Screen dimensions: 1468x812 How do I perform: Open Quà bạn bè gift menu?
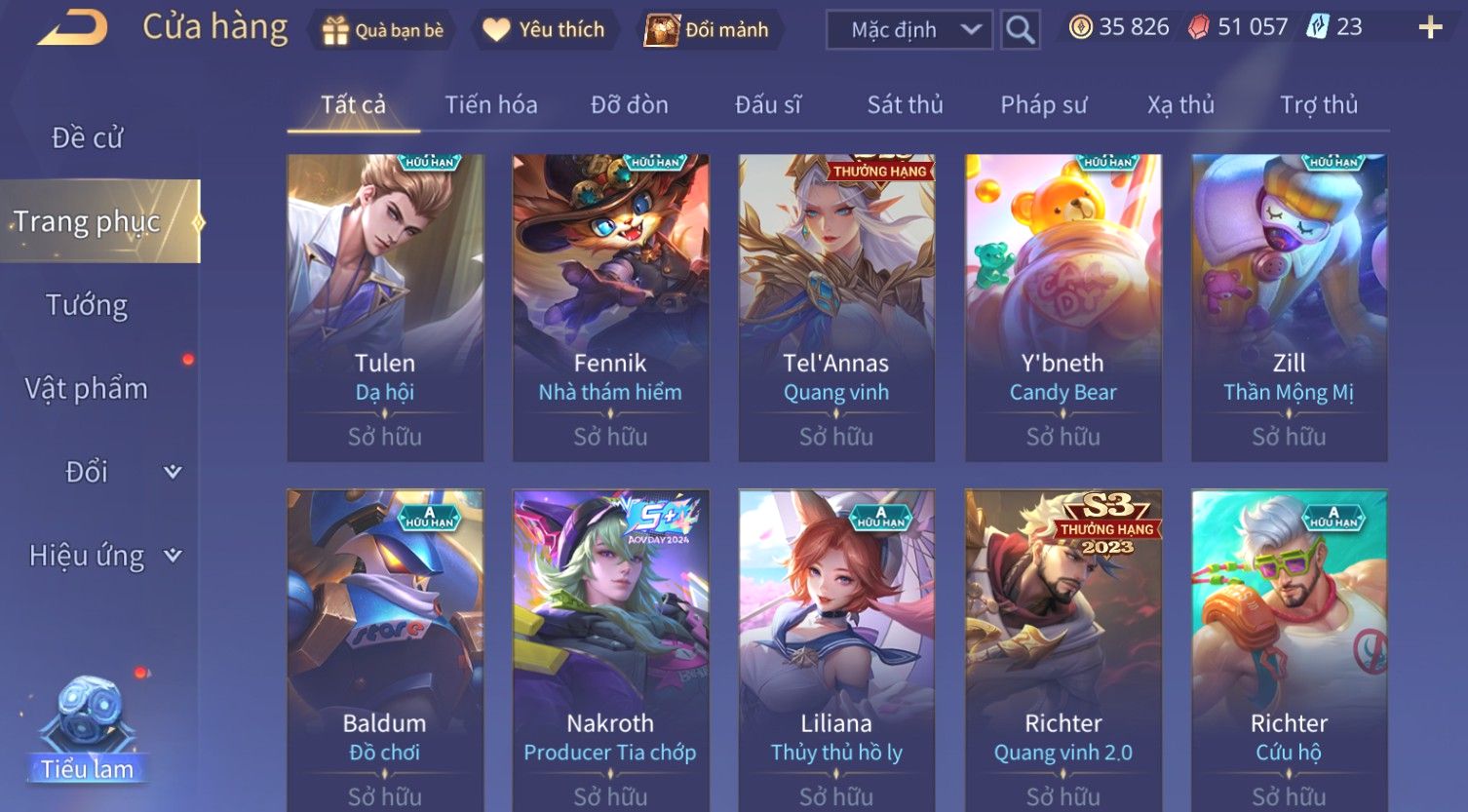pos(383,30)
